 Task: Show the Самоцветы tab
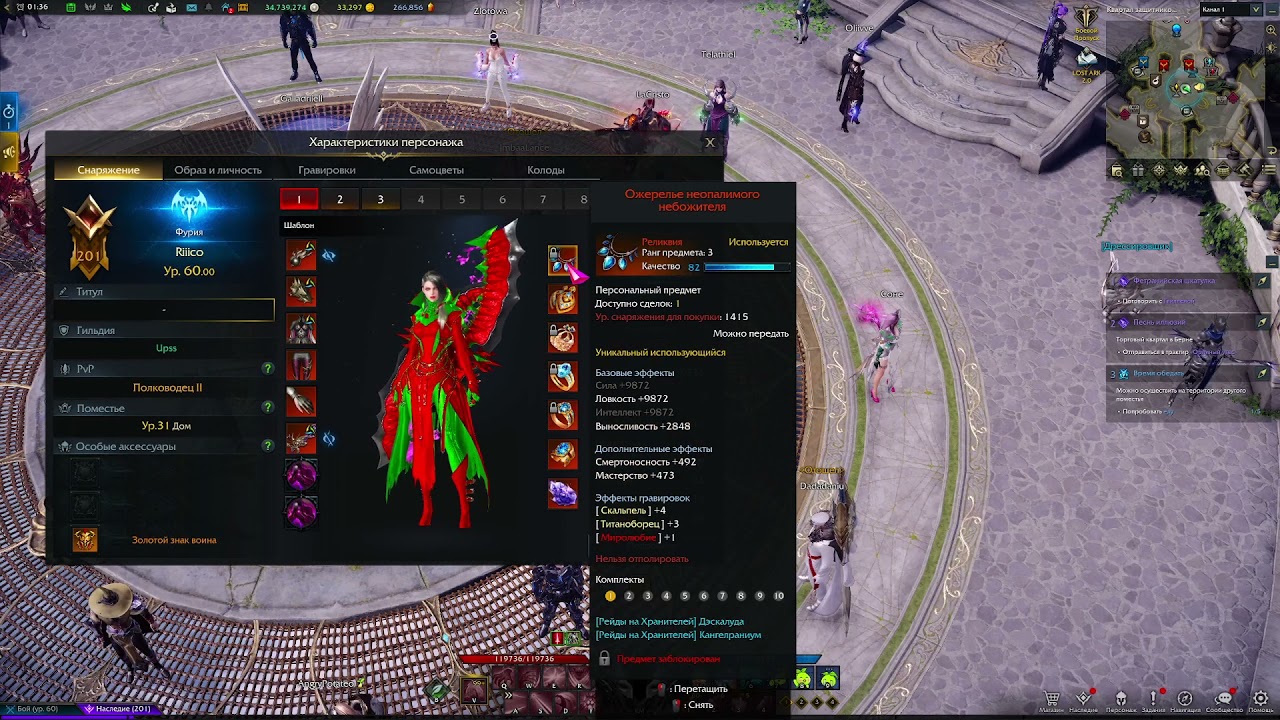point(436,170)
